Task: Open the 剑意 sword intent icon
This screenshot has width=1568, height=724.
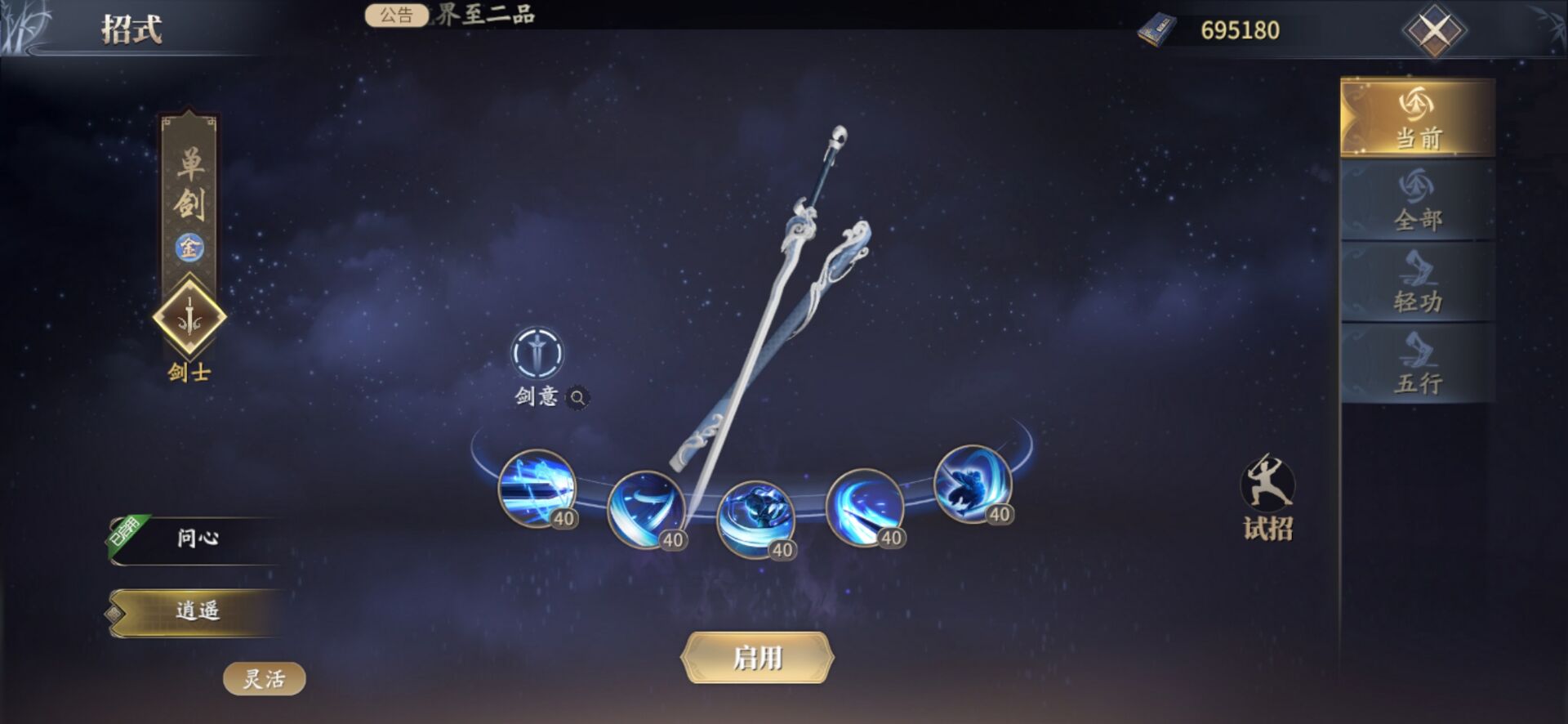Action: click(x=537, y=353)
